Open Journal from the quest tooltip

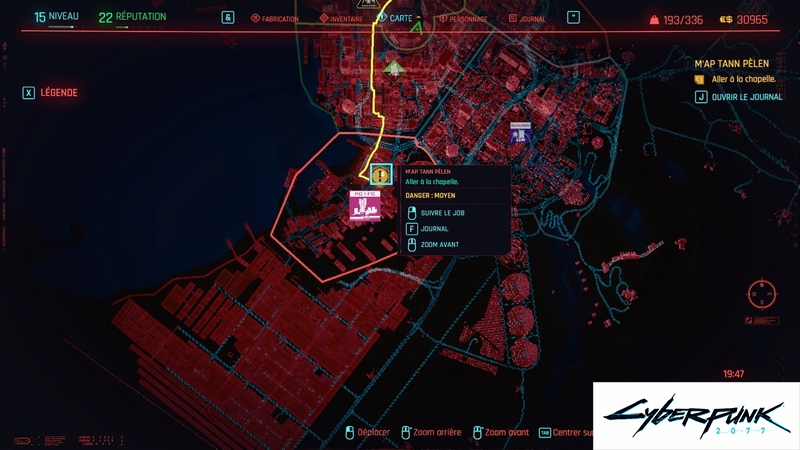pyautogui.click(x=434, y=229)
